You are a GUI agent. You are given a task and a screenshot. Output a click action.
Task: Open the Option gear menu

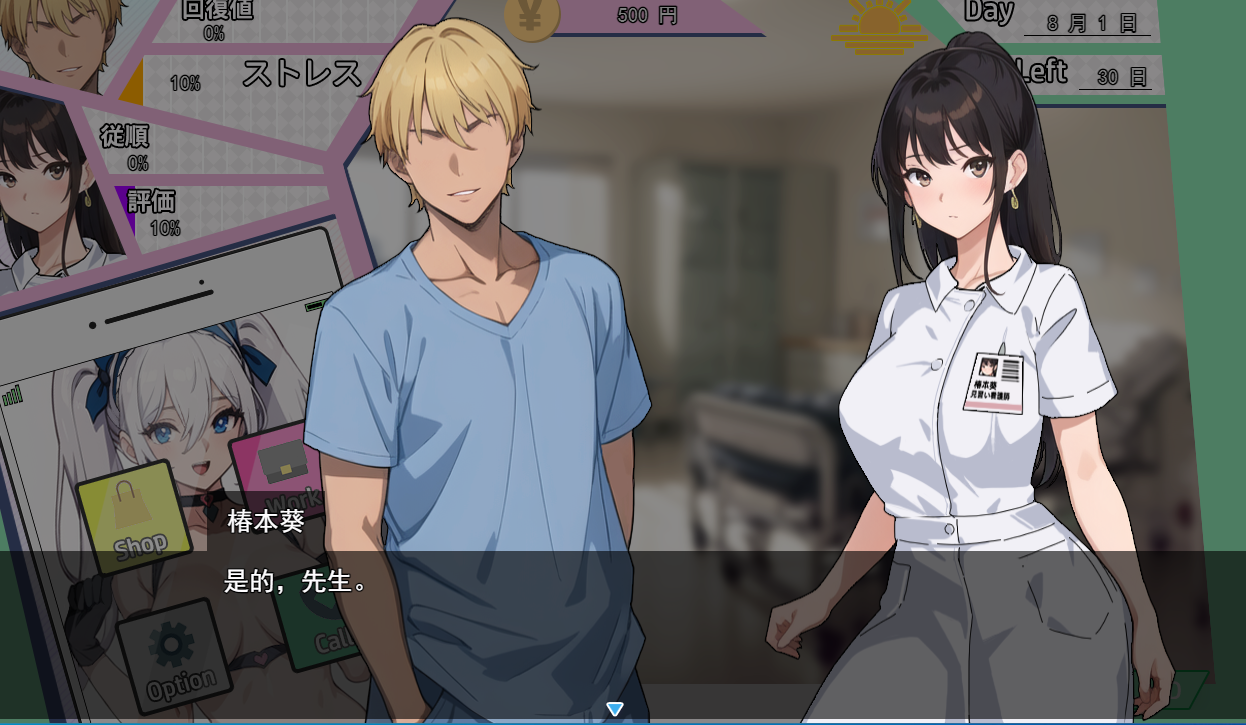click(174, 656)
